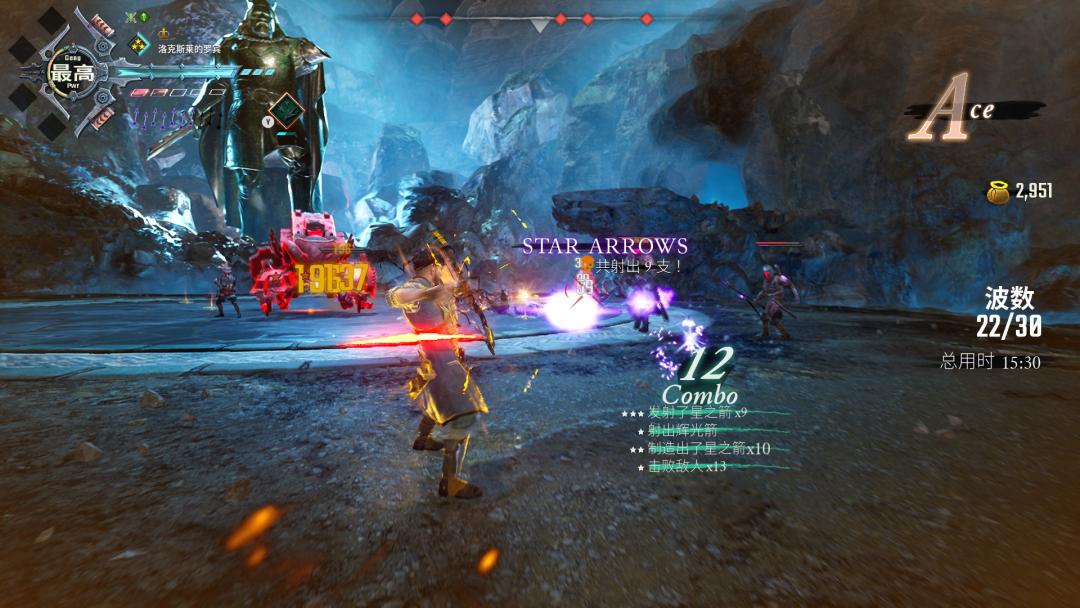Select the green arrow skill diamond icon
Image resolution: width=1080 pixels, height=608 pixels.
click(287, 108)
